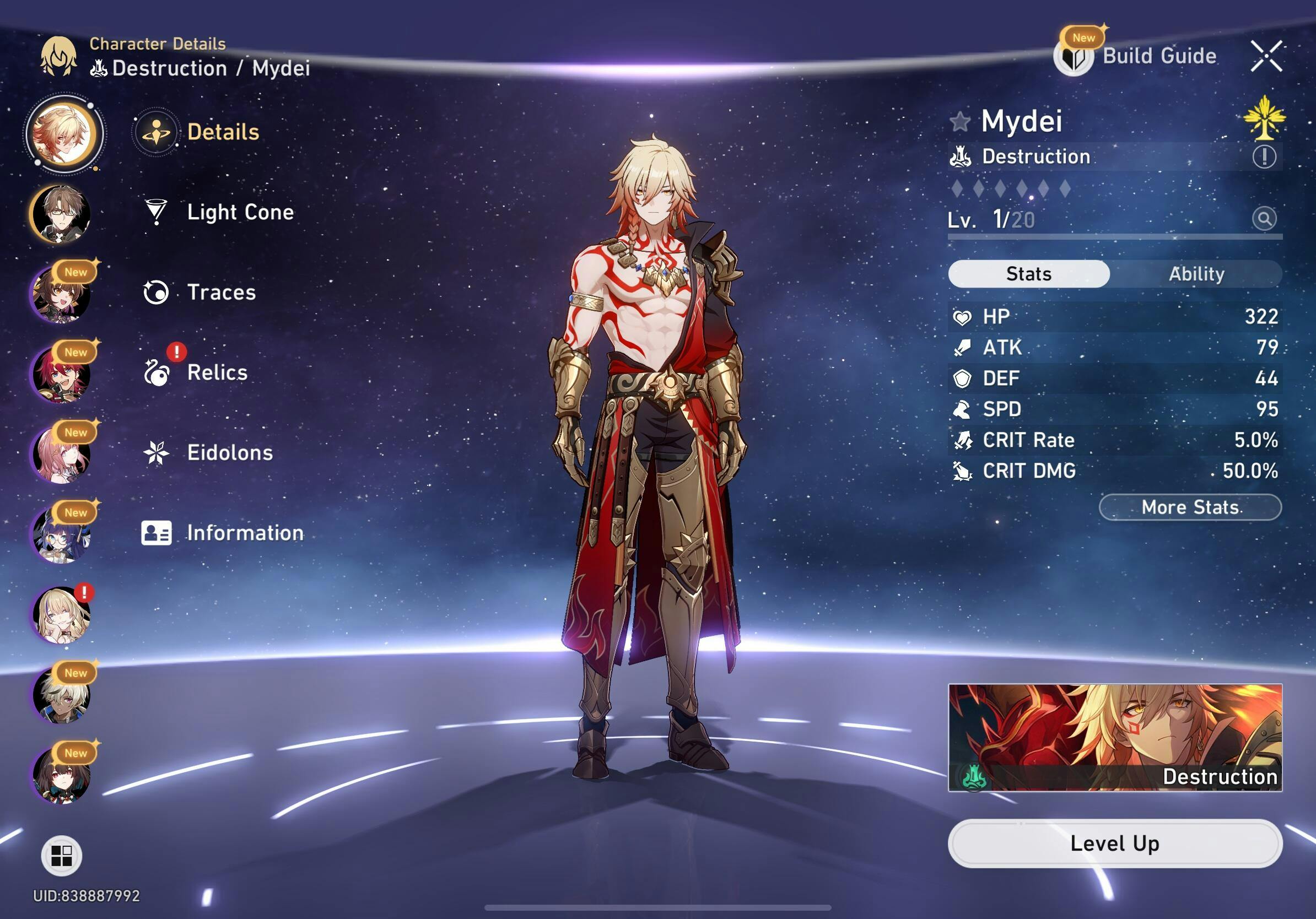Image resolution: width=1316 pixels, height=919 pixels.
Task: Open the character grid view button
Action: coord(61,856)
